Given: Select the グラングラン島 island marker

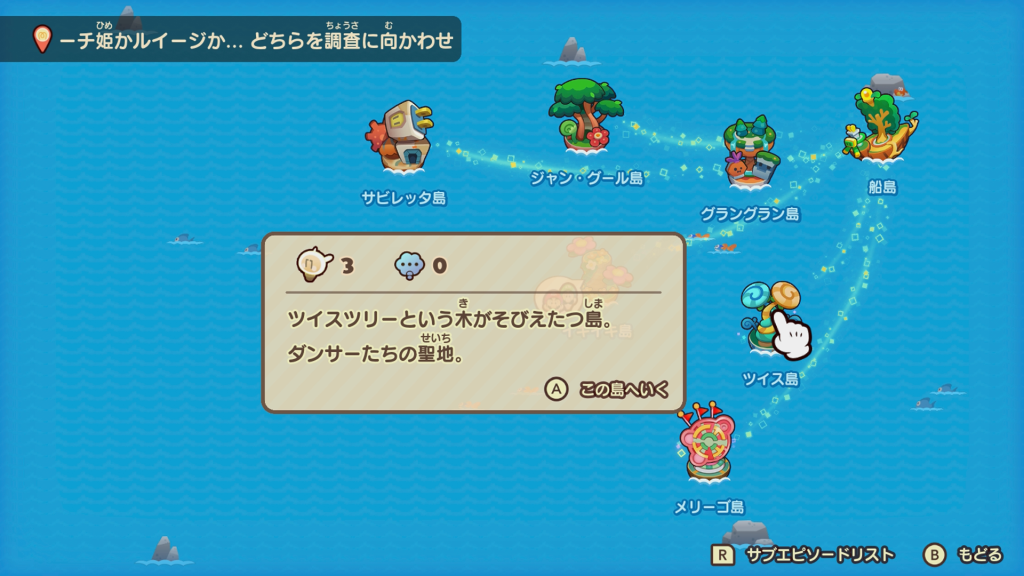Looking at the screenshot, I should point(751,154).
